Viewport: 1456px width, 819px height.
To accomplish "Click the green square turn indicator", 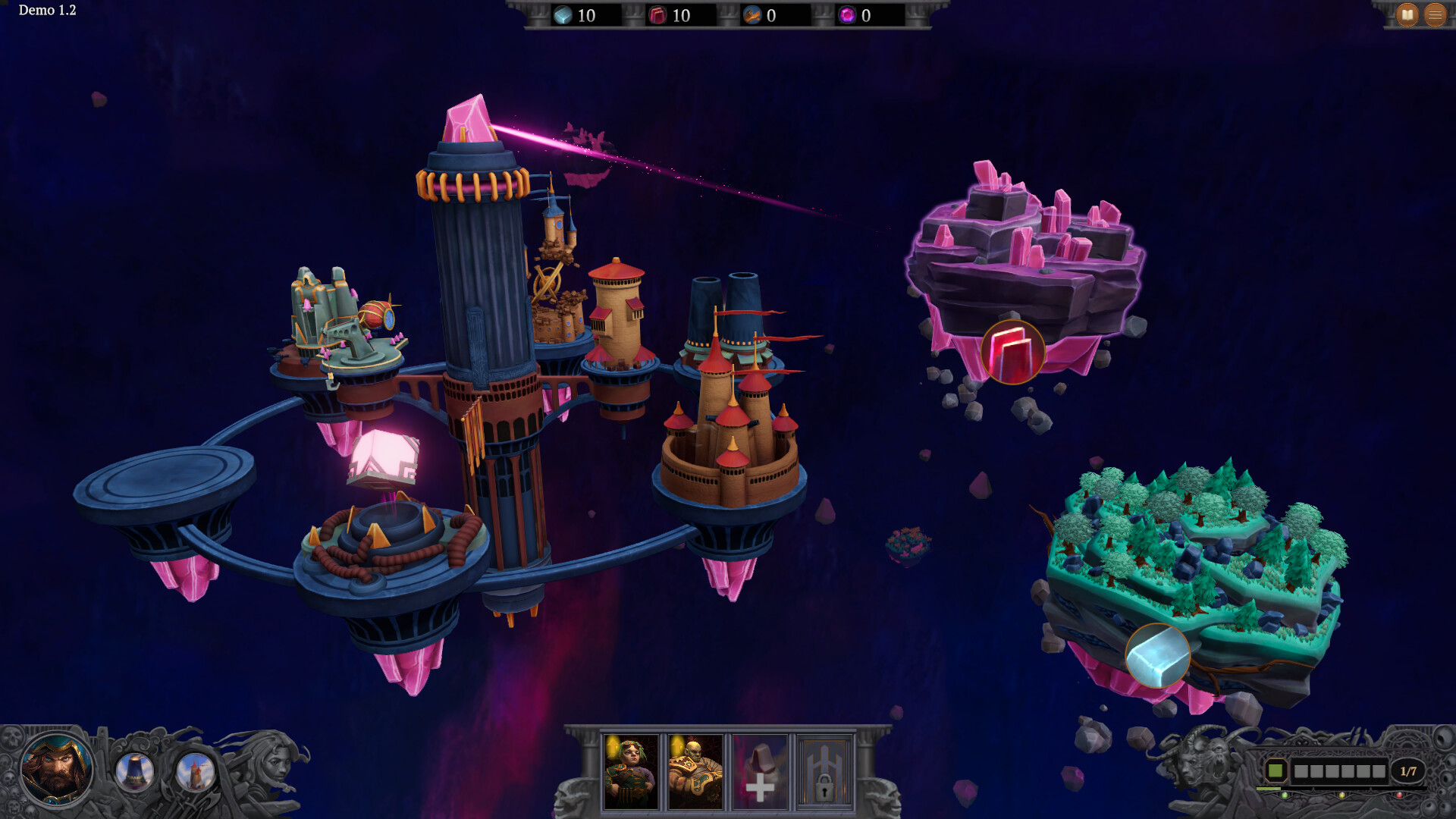I will [x=1276, y=771].
